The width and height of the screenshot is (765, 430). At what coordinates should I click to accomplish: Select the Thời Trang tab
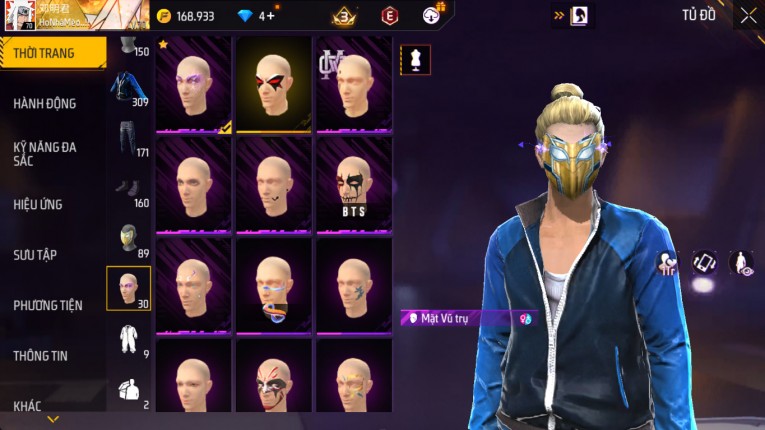[44, 53]
